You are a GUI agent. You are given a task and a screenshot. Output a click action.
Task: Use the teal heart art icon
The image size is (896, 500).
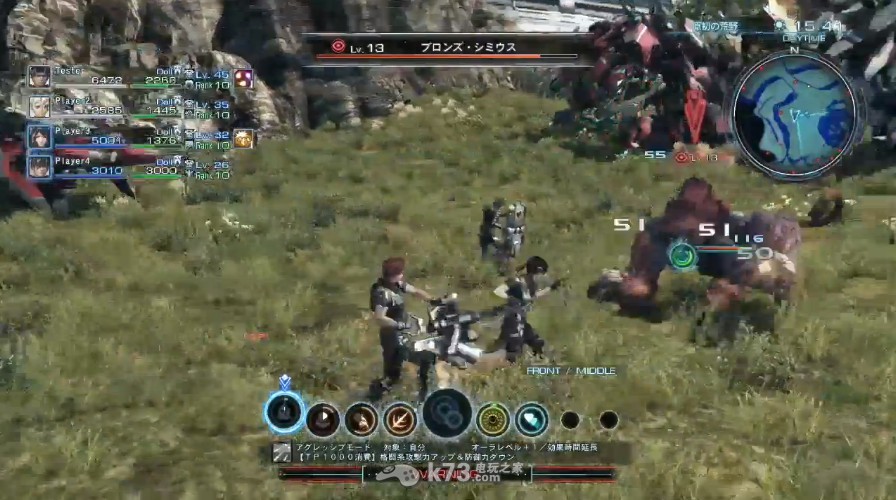[x=531, y=419]
